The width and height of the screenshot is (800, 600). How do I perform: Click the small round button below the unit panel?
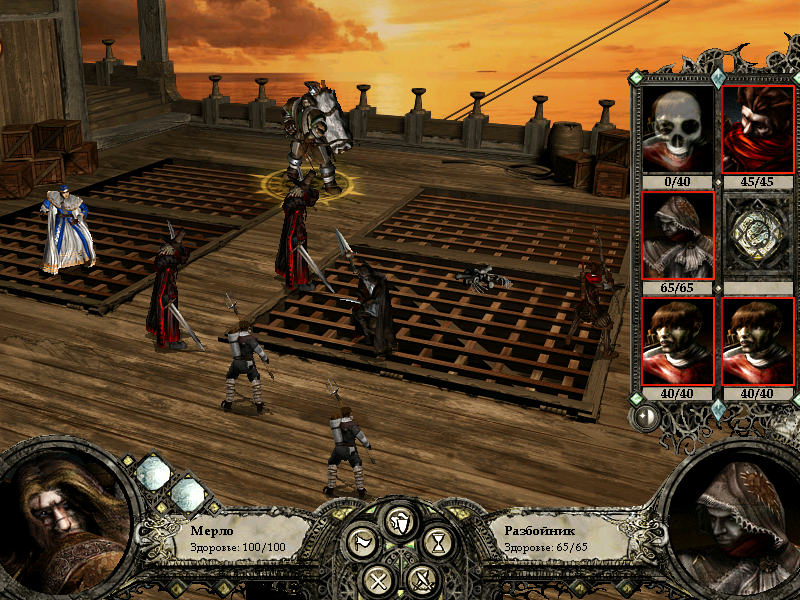point(645,417)
